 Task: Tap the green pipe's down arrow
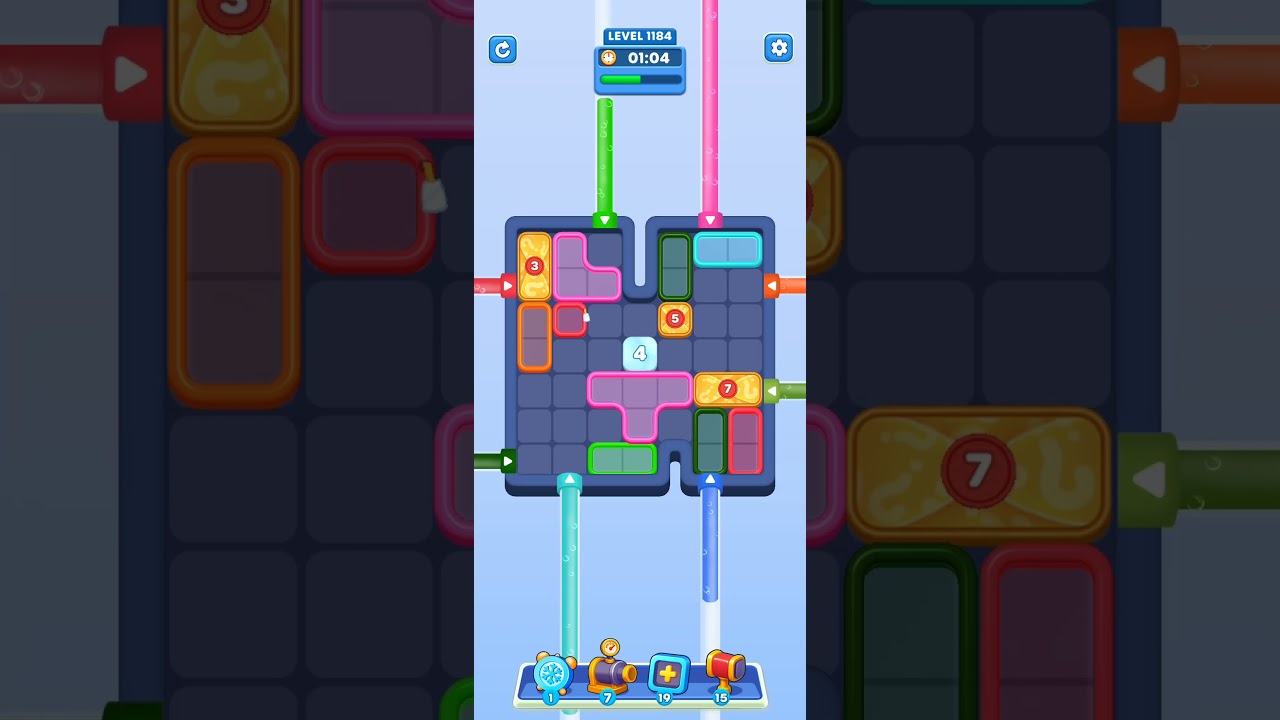click(x=604, y=218)
